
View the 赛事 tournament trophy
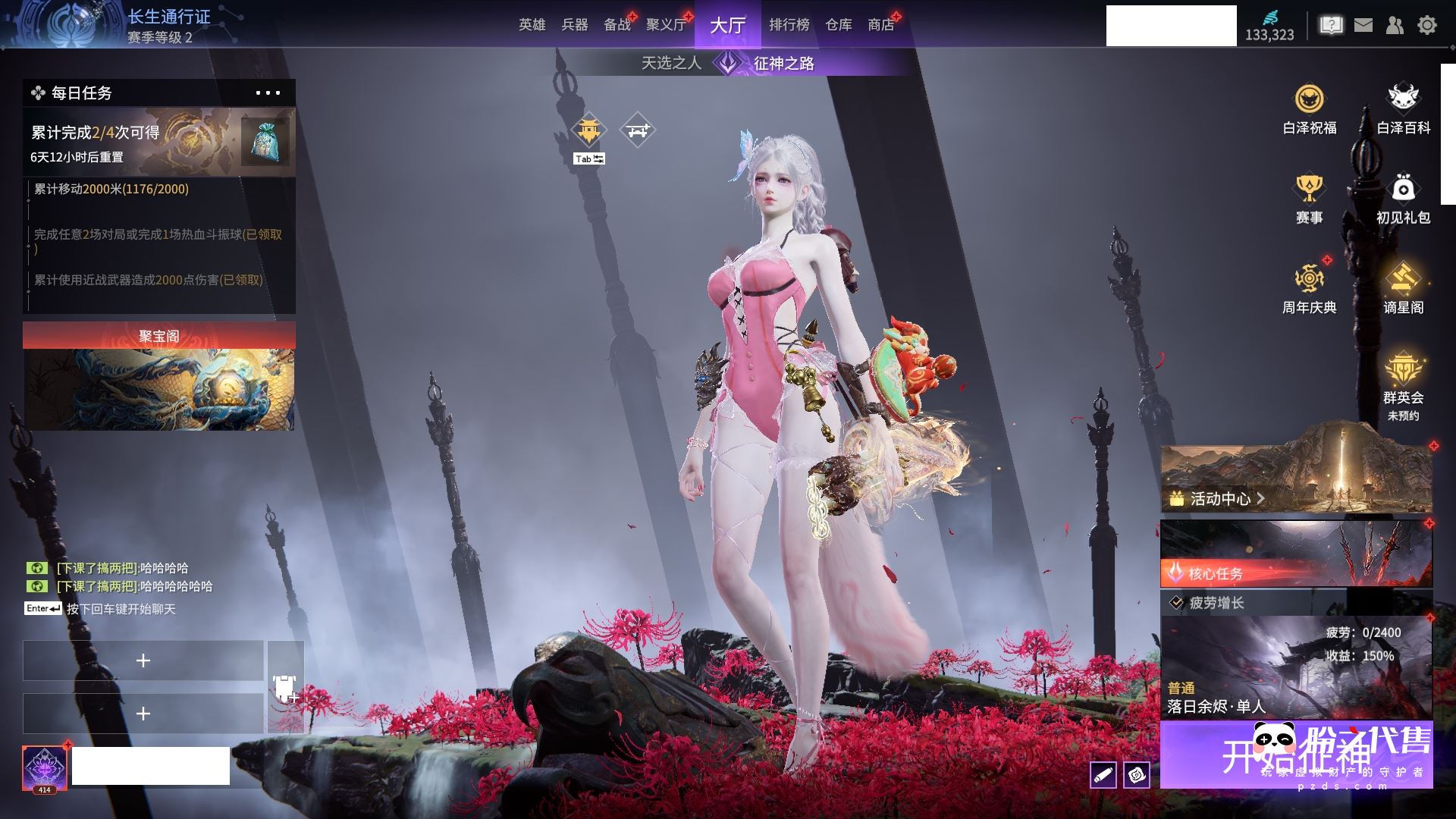1309,199
